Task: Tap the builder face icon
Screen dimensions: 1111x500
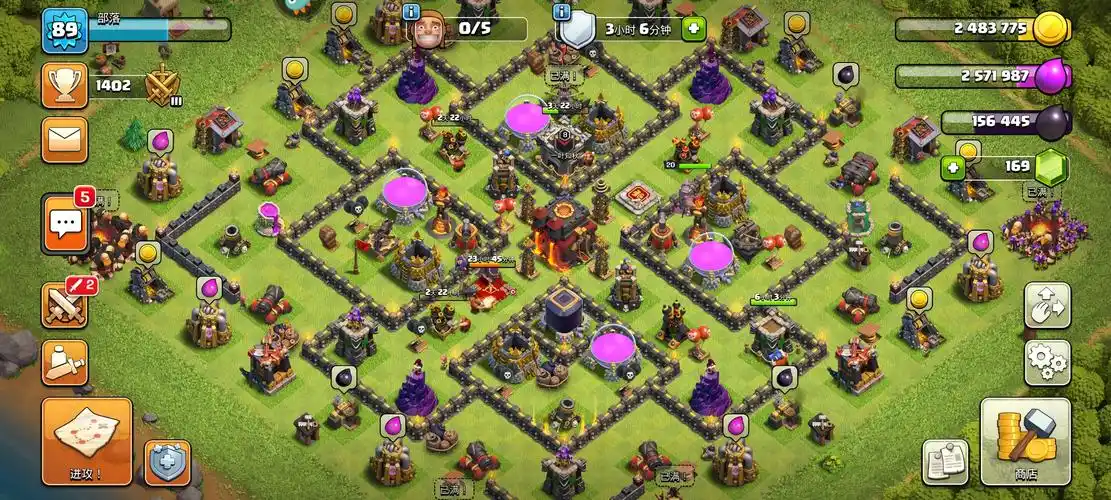Action: tap(429, 30)
